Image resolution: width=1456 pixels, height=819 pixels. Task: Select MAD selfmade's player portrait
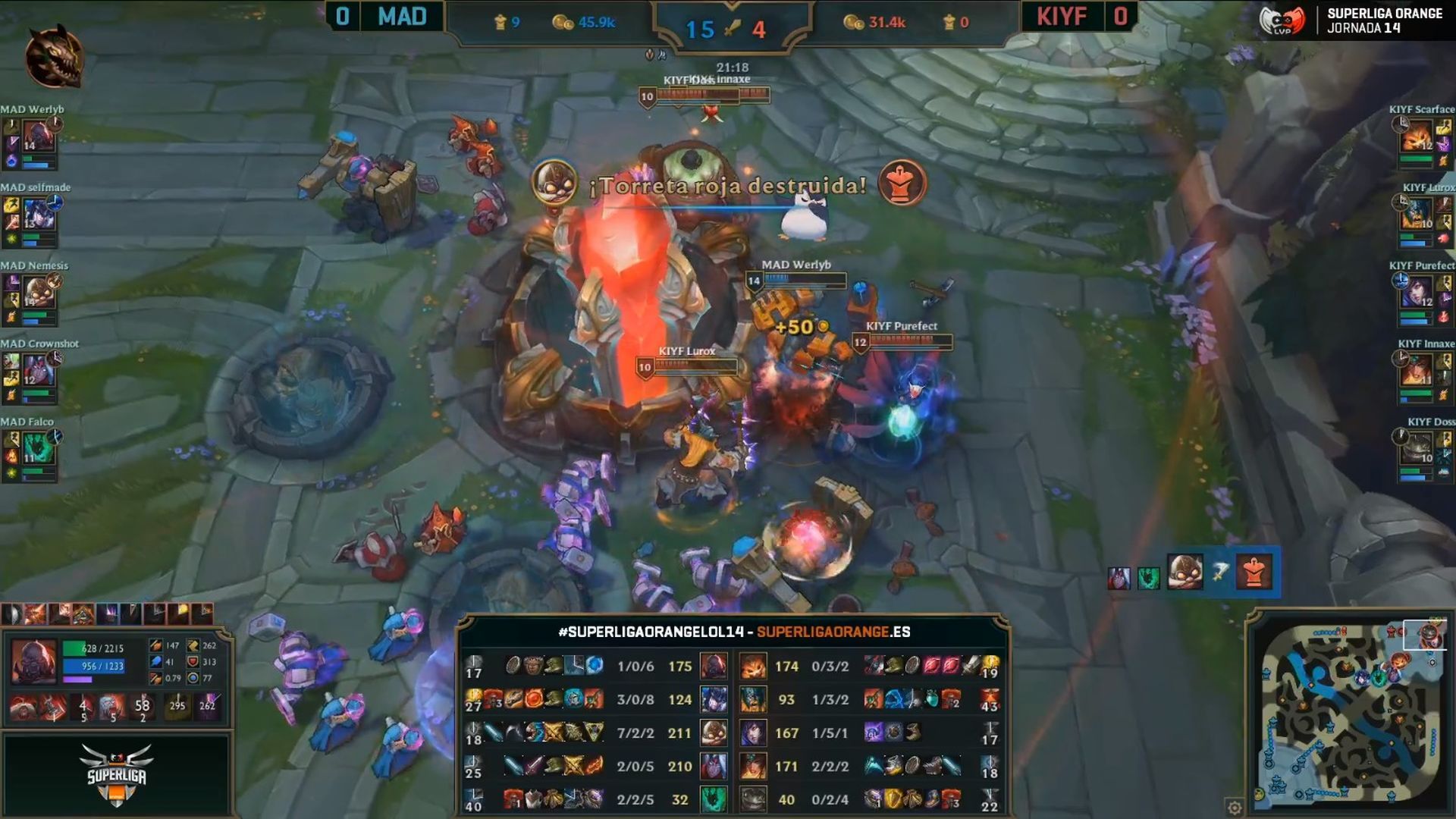37,215
